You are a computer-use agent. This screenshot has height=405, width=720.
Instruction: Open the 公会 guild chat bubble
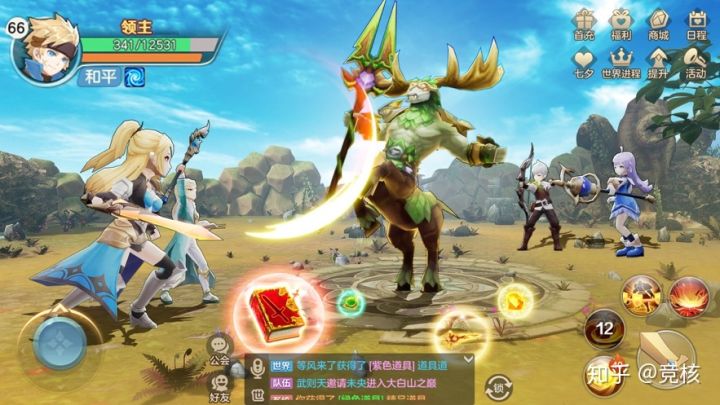click(220, 350)
